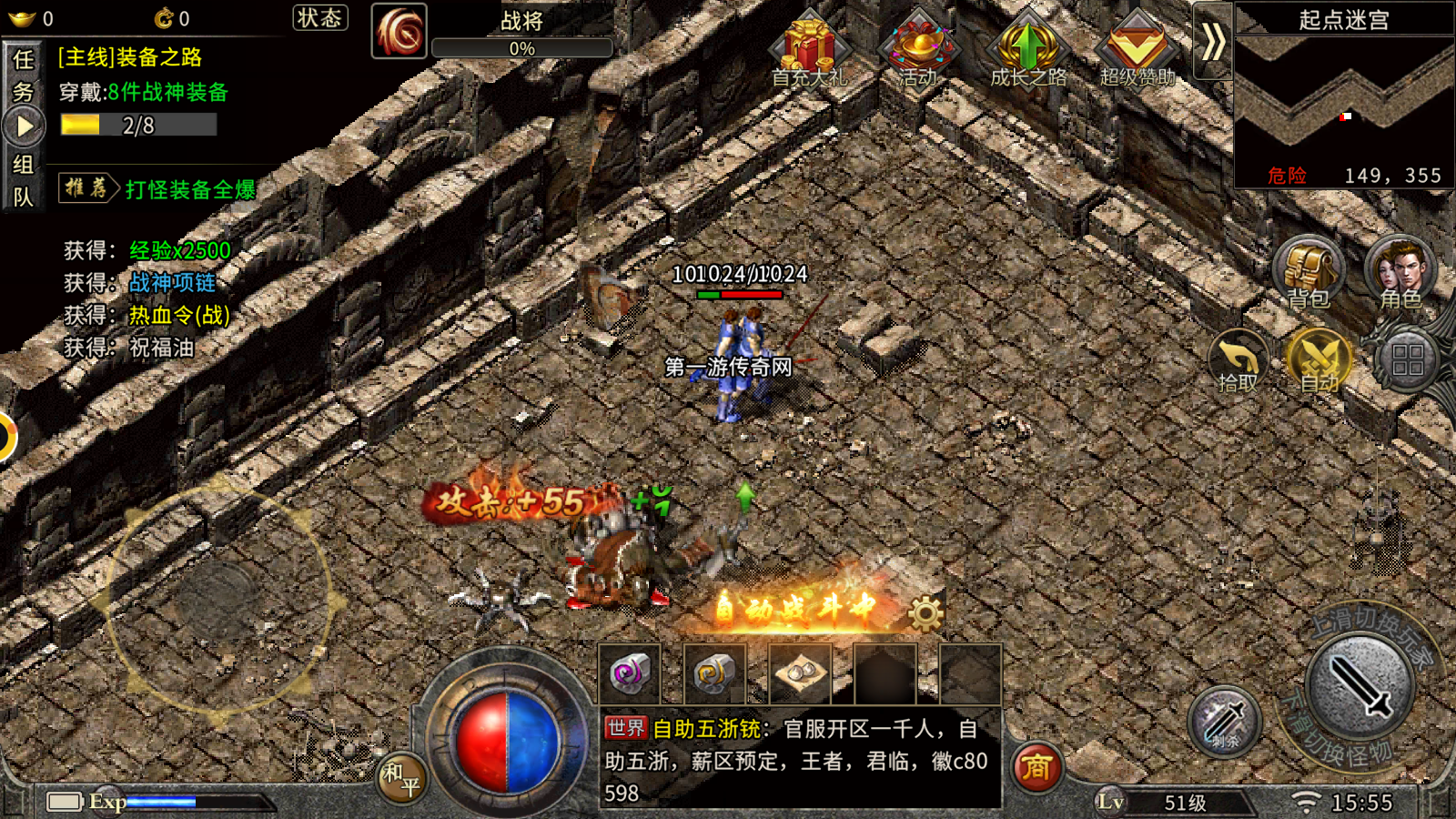Switch to the 组队 team tab
The width and height of the screenshot is (1456, 819).
(x=25, y=182)
